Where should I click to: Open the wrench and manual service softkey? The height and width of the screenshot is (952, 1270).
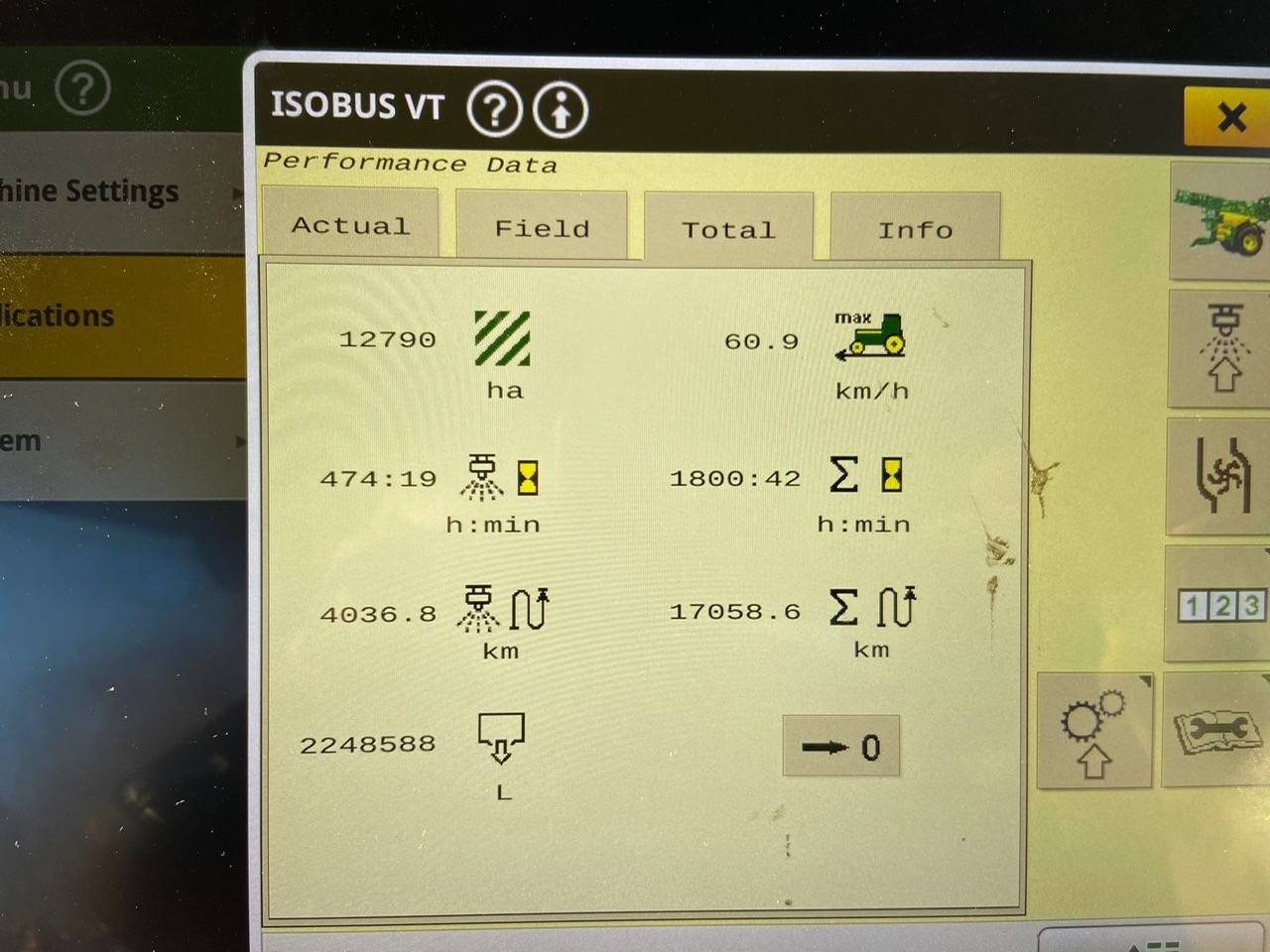(x=1218, y=732)
